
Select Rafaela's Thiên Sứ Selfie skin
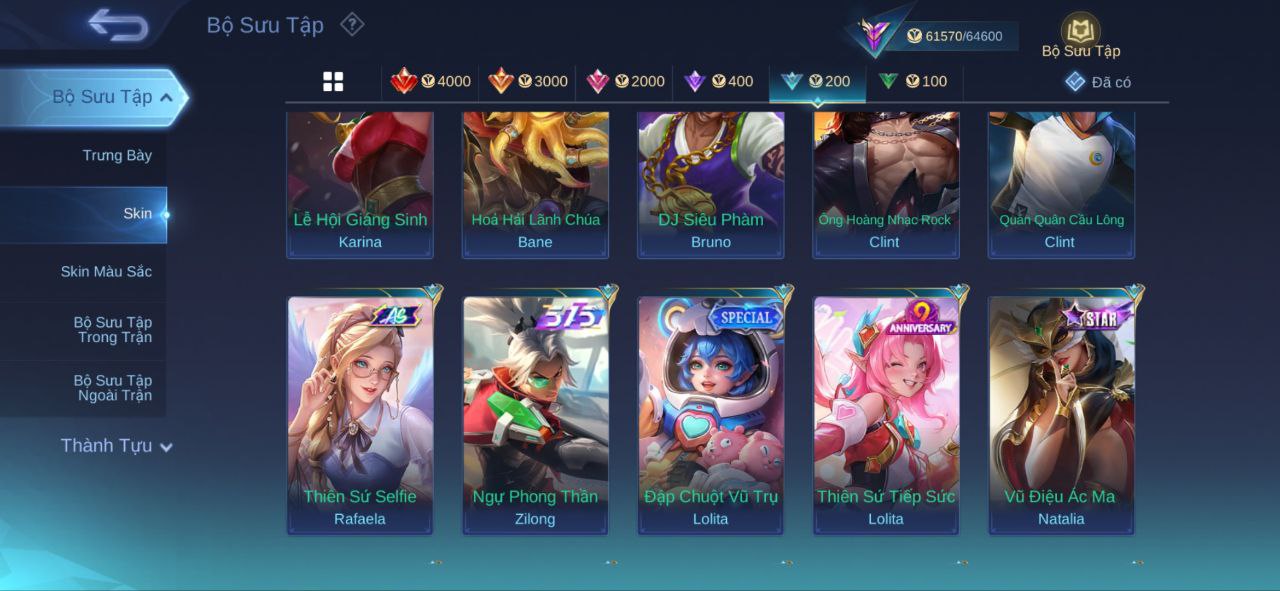point(360,414)
